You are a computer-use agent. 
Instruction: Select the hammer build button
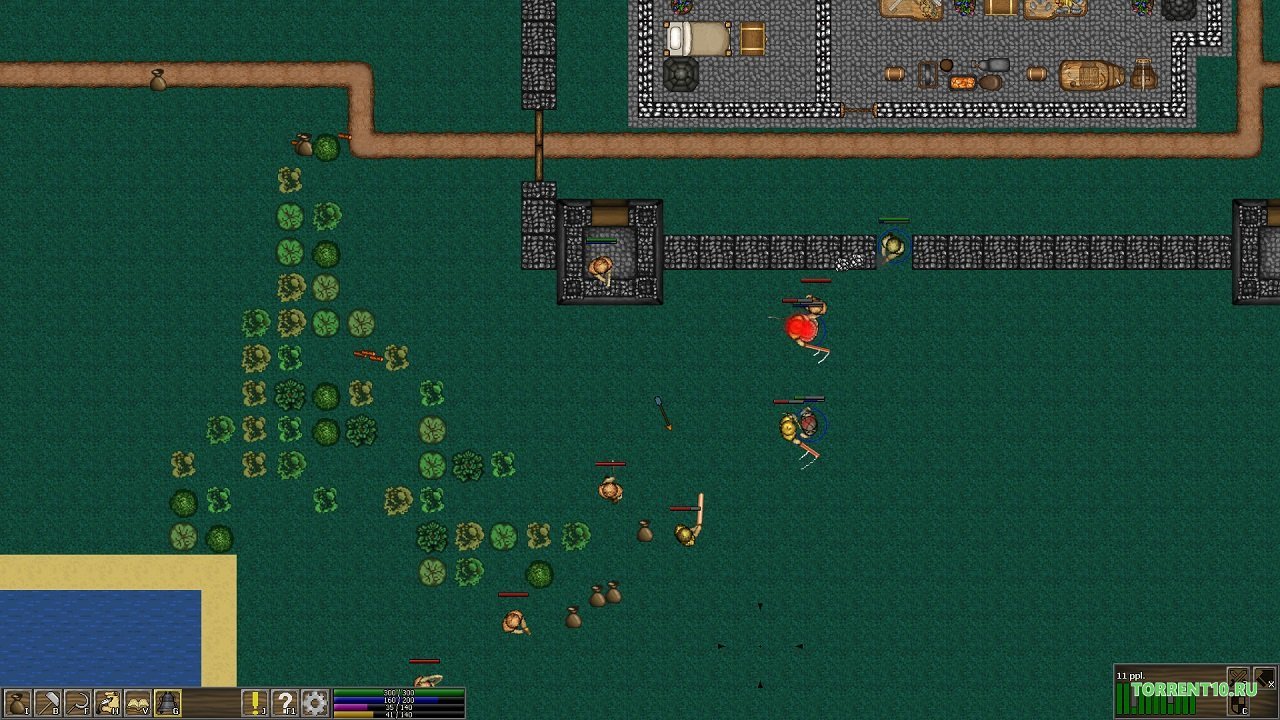47,703
